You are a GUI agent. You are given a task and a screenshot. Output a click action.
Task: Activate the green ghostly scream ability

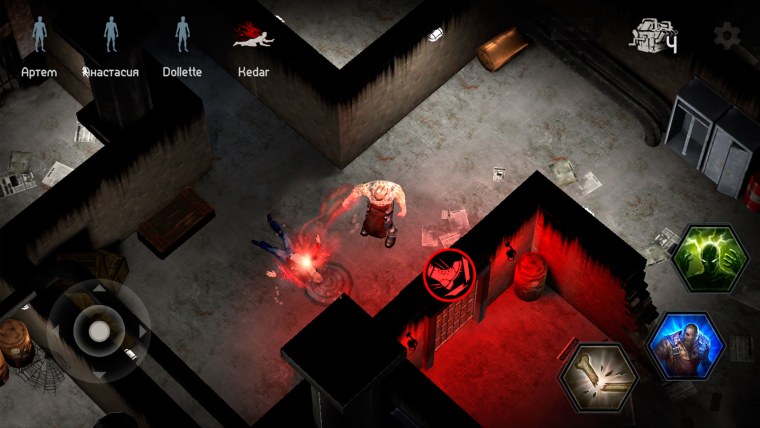click(x=710, y=259)
